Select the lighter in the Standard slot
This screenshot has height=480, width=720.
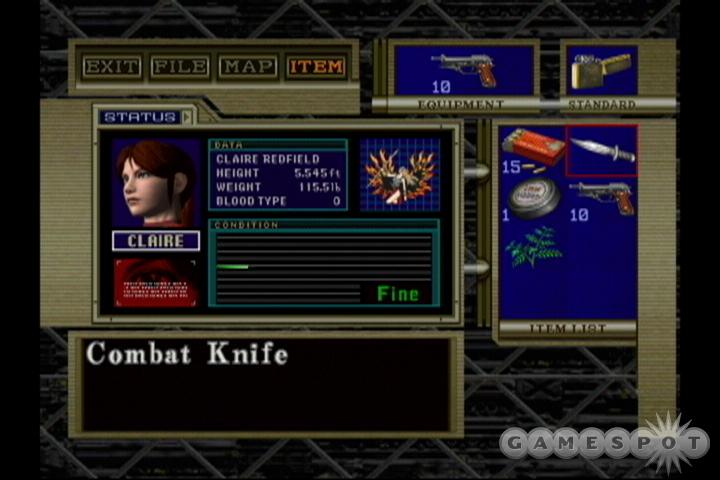click(600, 70)
